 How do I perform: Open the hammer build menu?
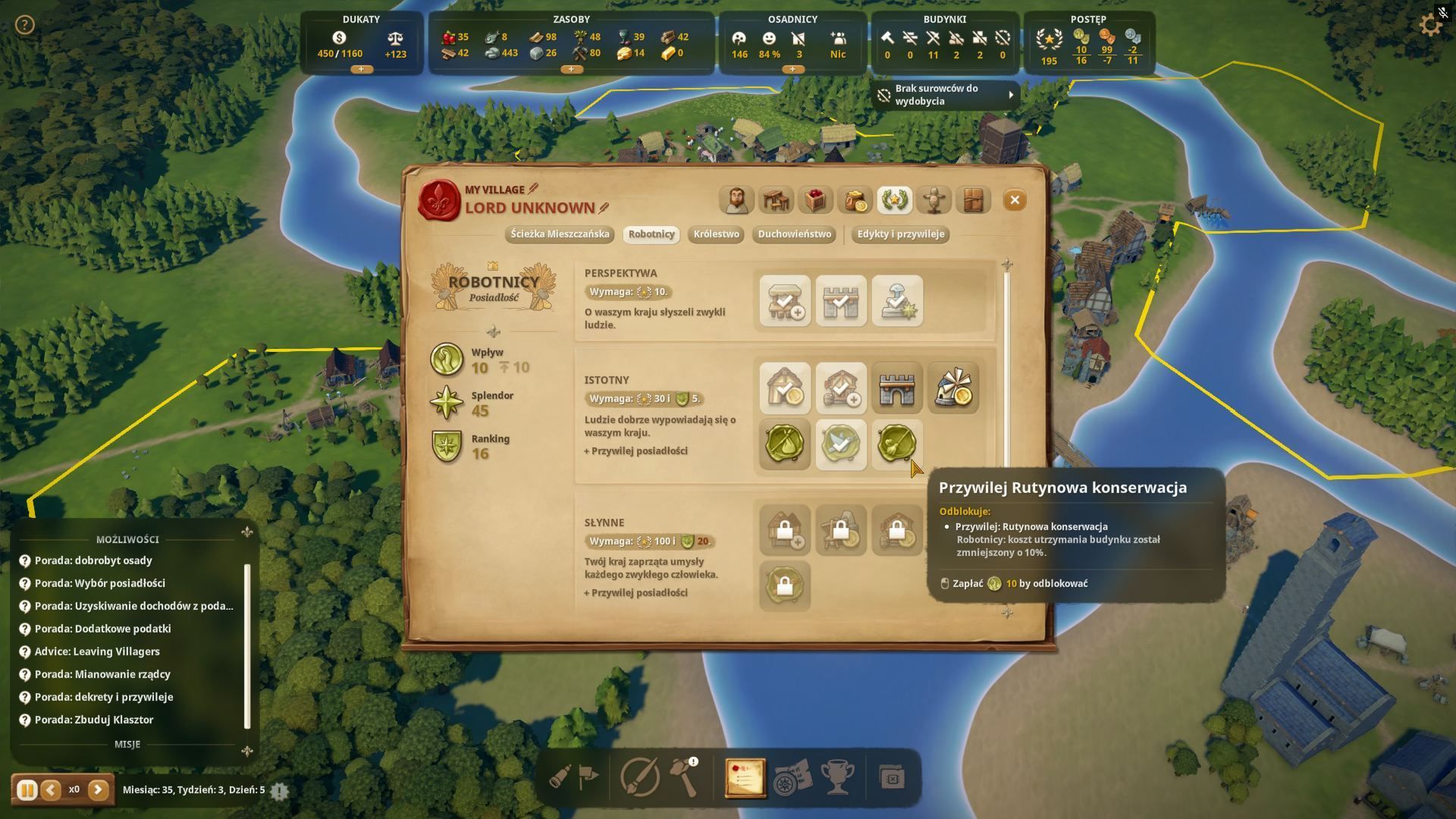[x=684, y=777]
